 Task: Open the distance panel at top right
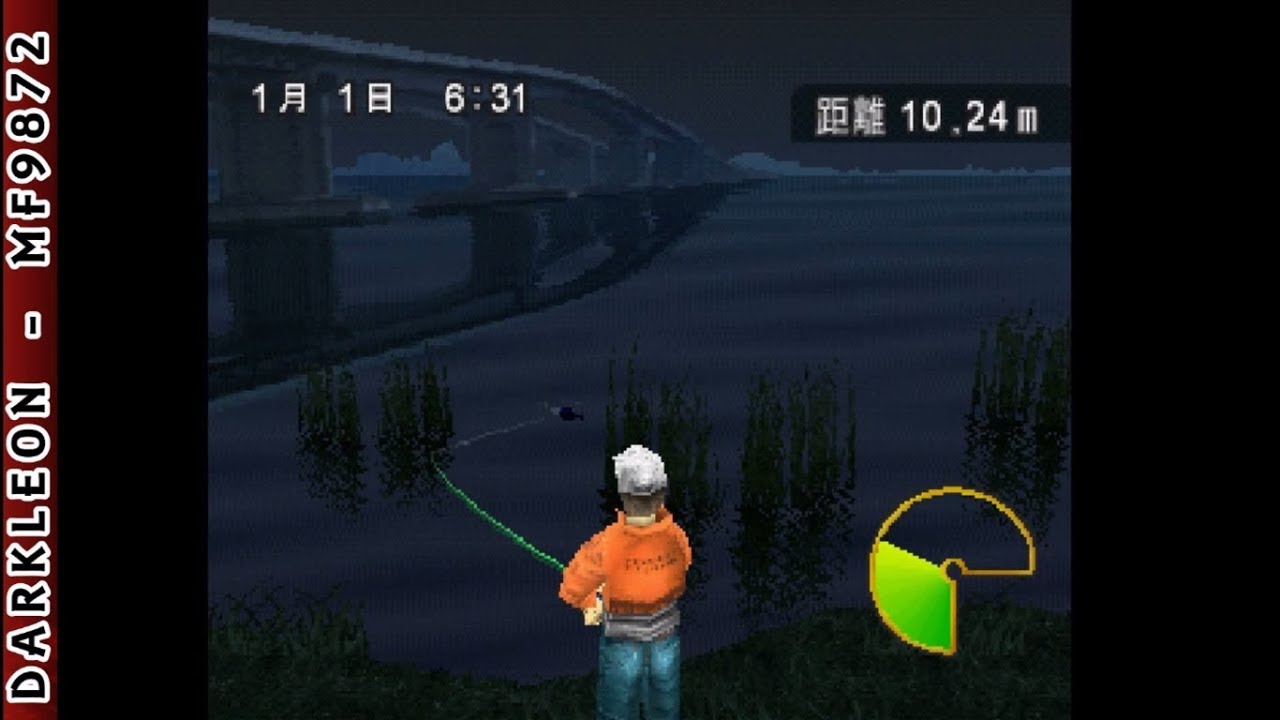930,113
